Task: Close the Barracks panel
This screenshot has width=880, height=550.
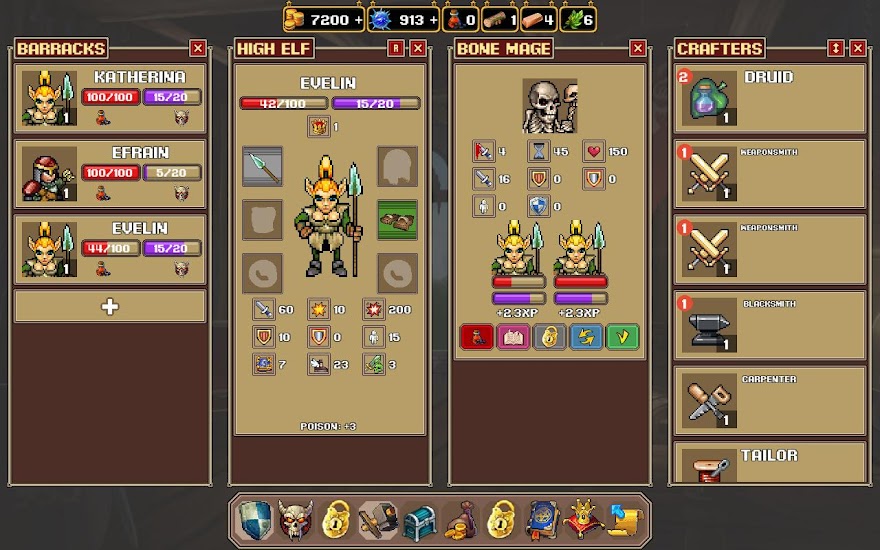Action: coord(198,48)
